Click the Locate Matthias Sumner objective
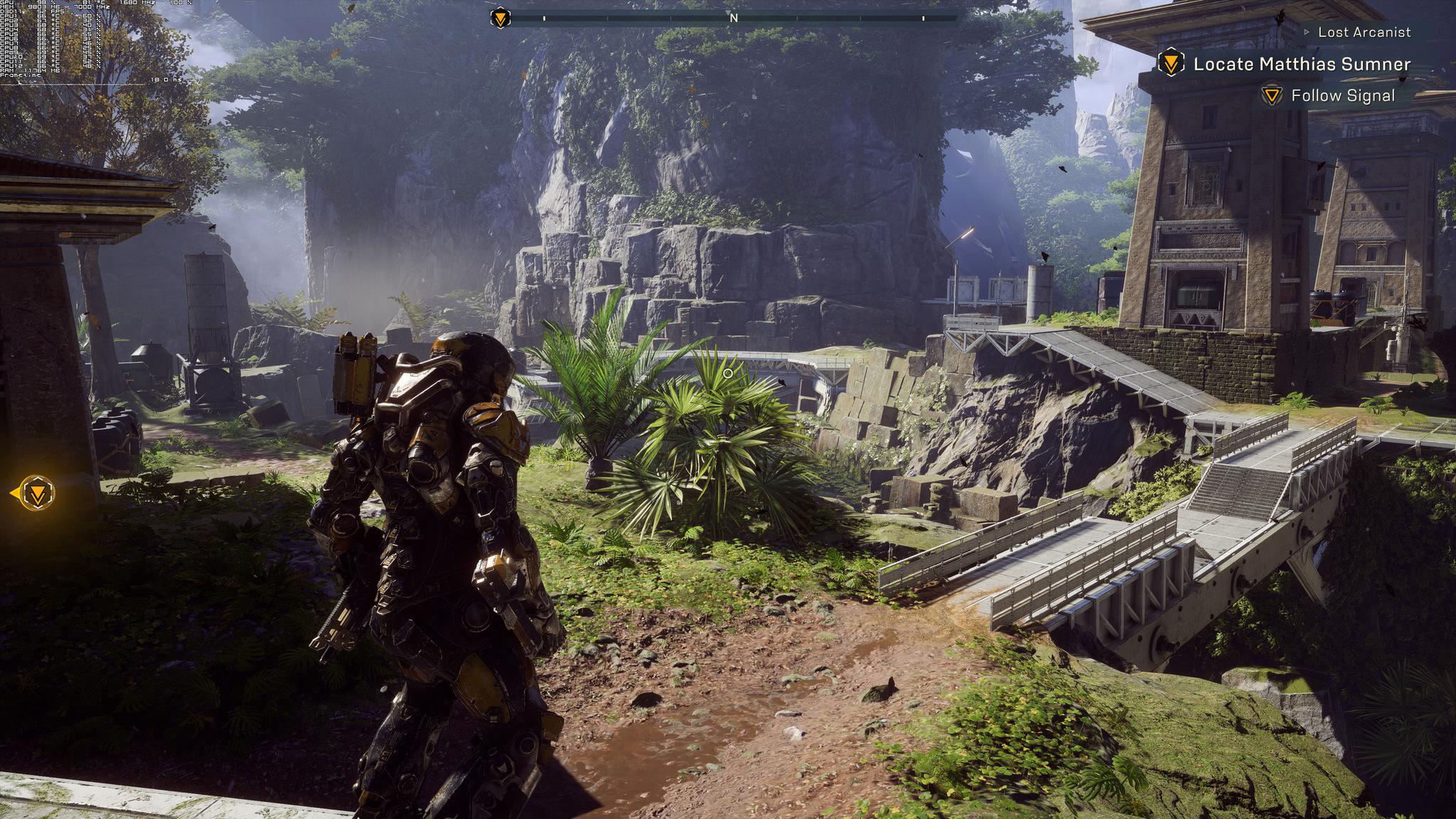1456x819 pixels. [x=1301, y=64]
